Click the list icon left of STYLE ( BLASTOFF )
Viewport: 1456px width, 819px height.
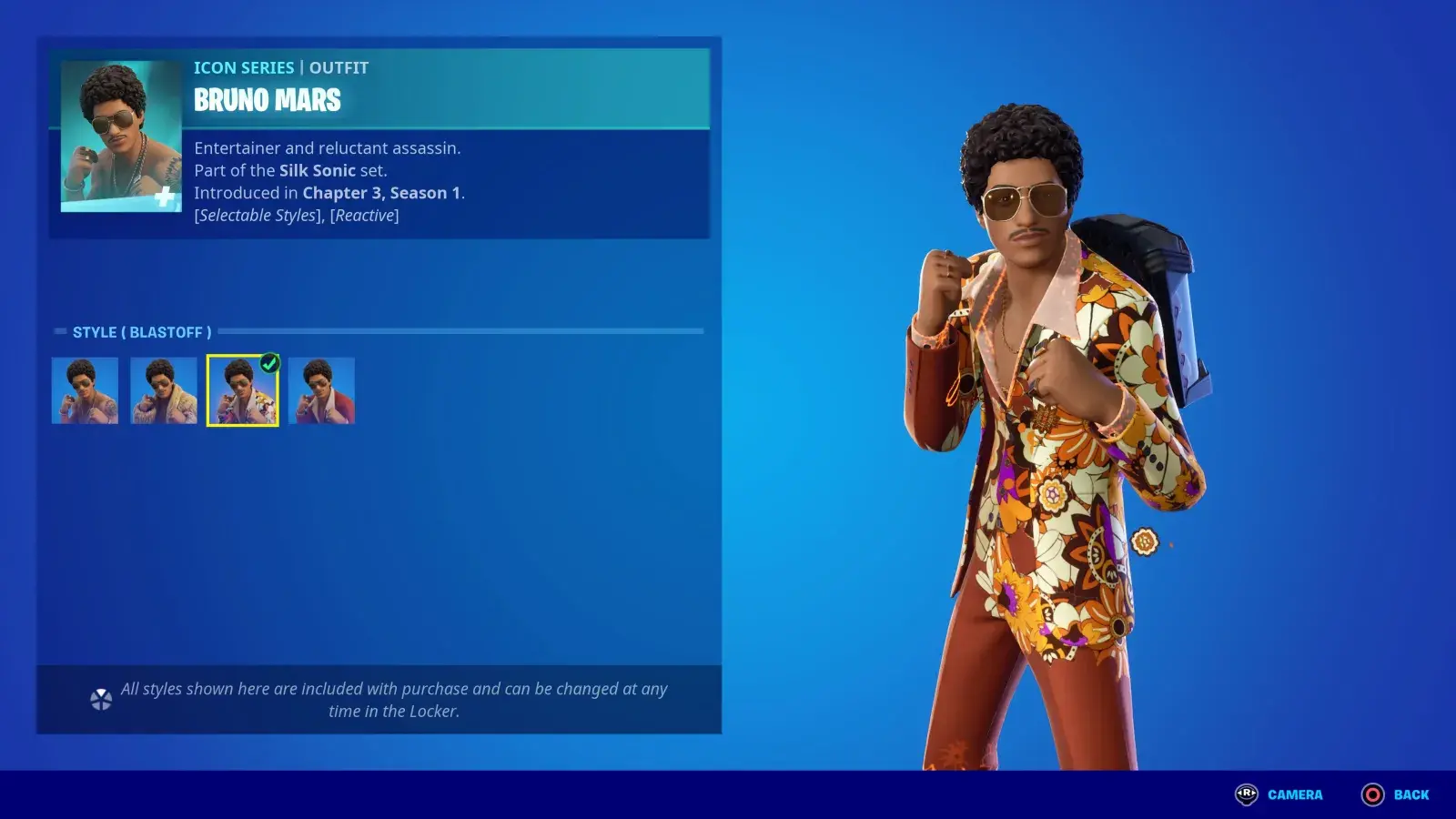(61, 331)
